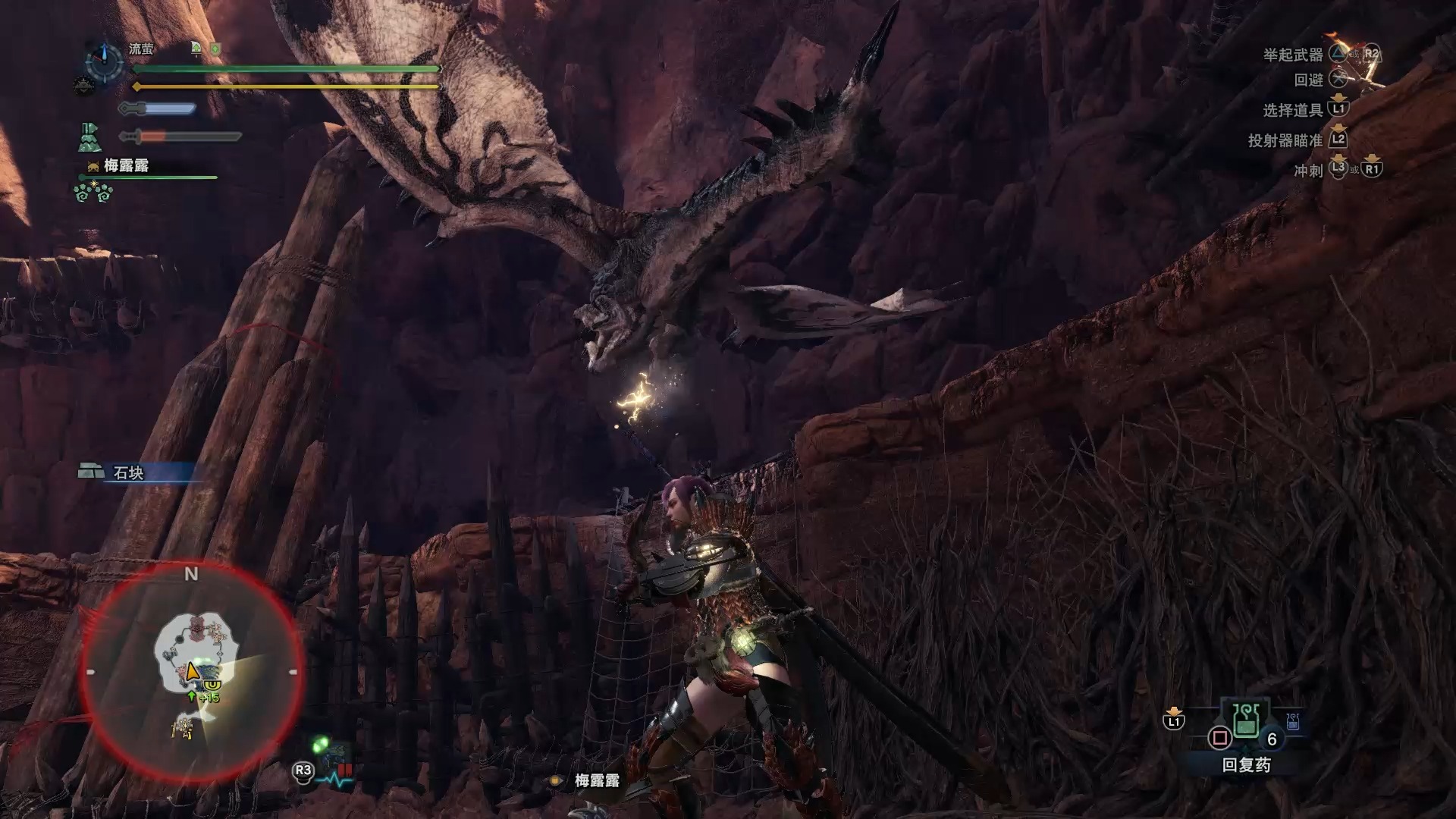Open the circular minimap
The height and width of the screenshot is (819, 1456).
click(191, 672)
